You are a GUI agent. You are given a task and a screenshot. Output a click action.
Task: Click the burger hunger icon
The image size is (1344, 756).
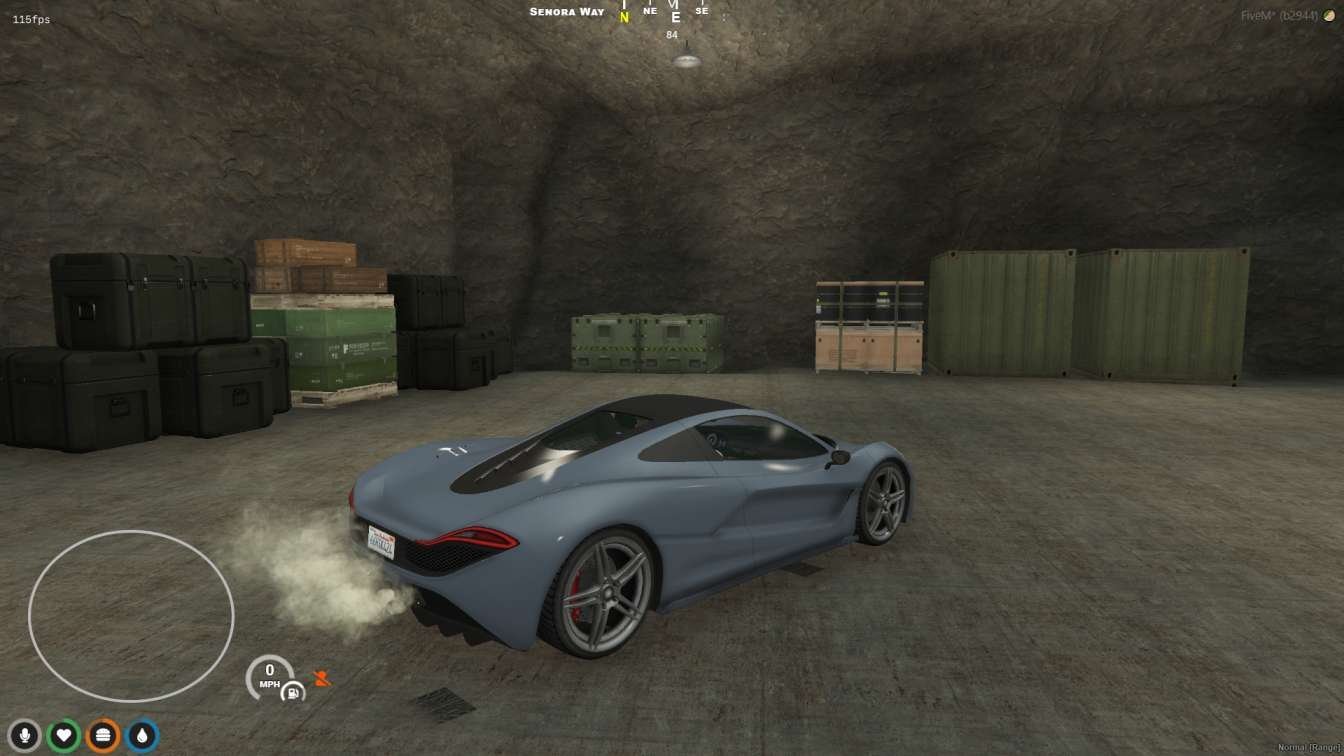pyautogui.click(x=103, y=736)
